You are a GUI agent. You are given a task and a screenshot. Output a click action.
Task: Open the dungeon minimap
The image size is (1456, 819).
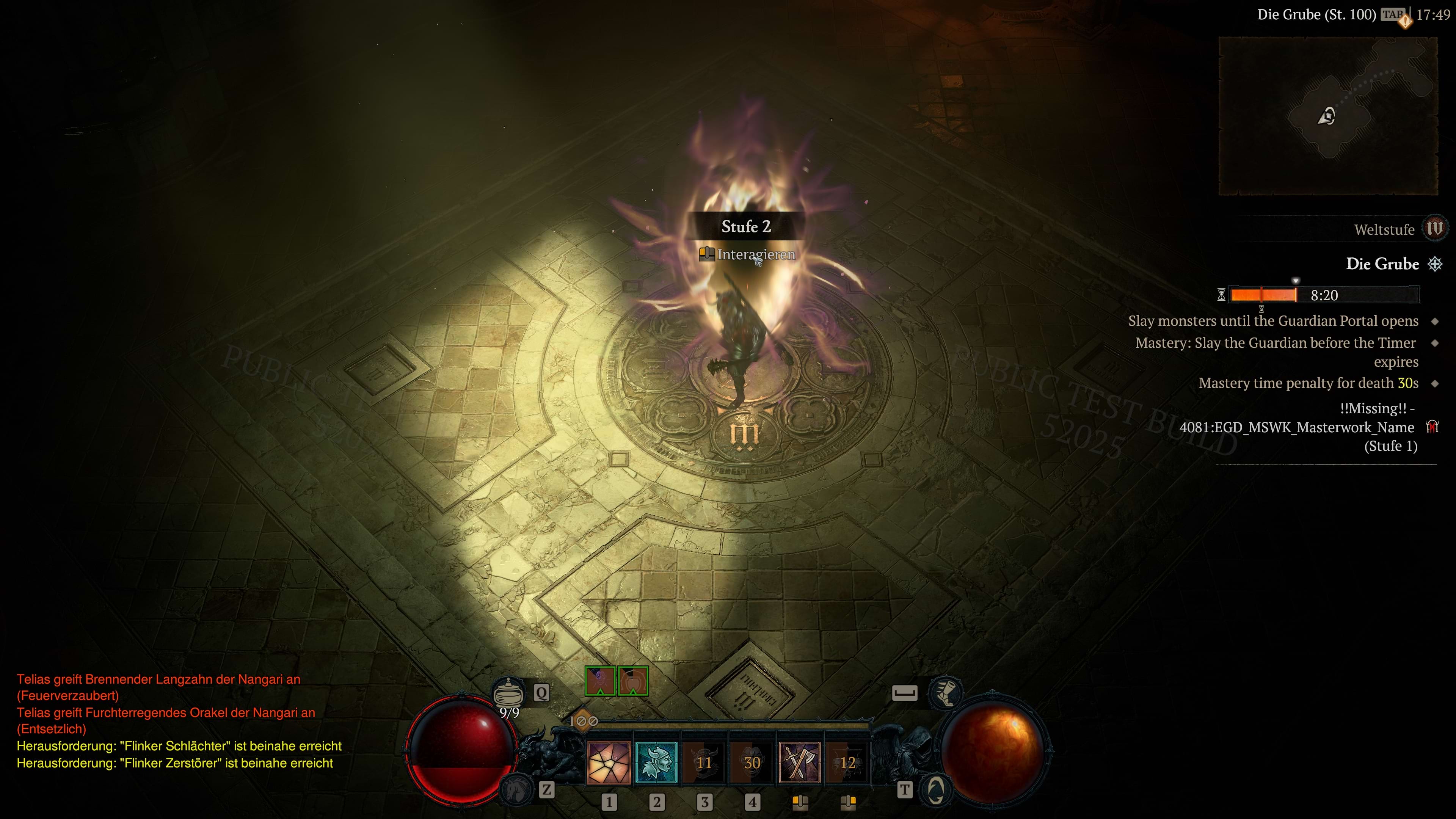pyautogui.click(x=1328, y=116)
